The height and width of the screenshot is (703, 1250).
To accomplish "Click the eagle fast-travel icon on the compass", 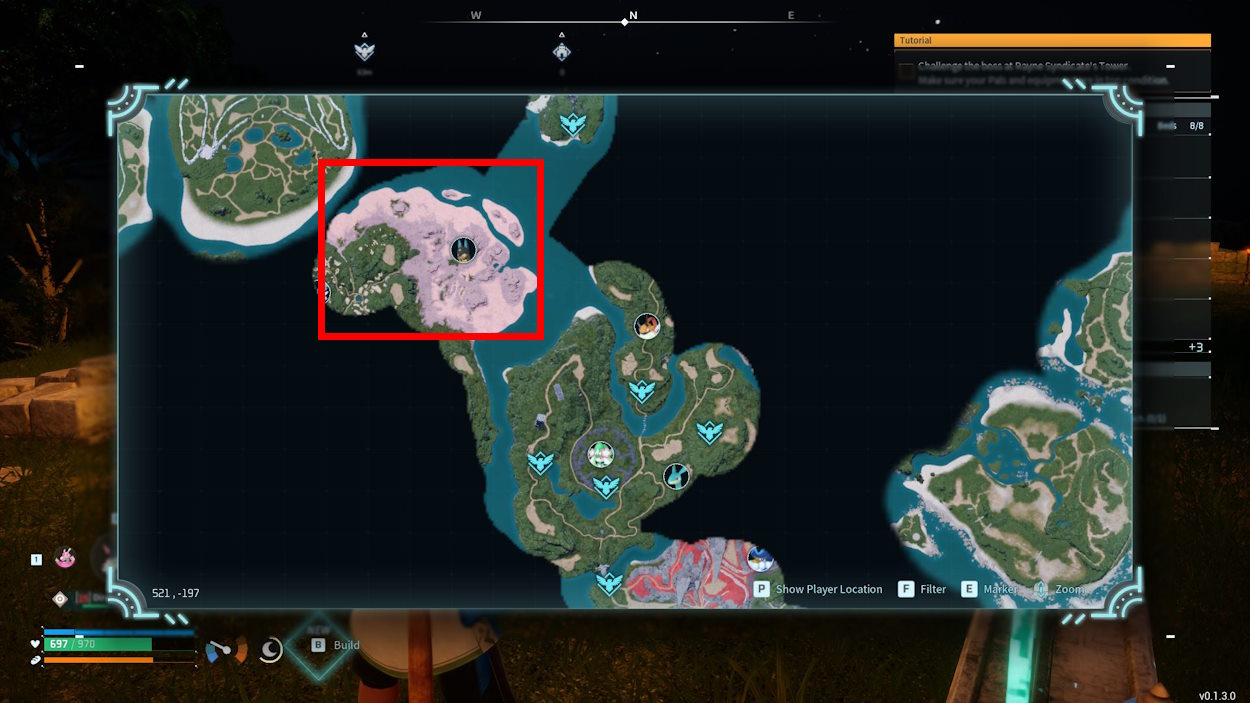I will 364,50.
